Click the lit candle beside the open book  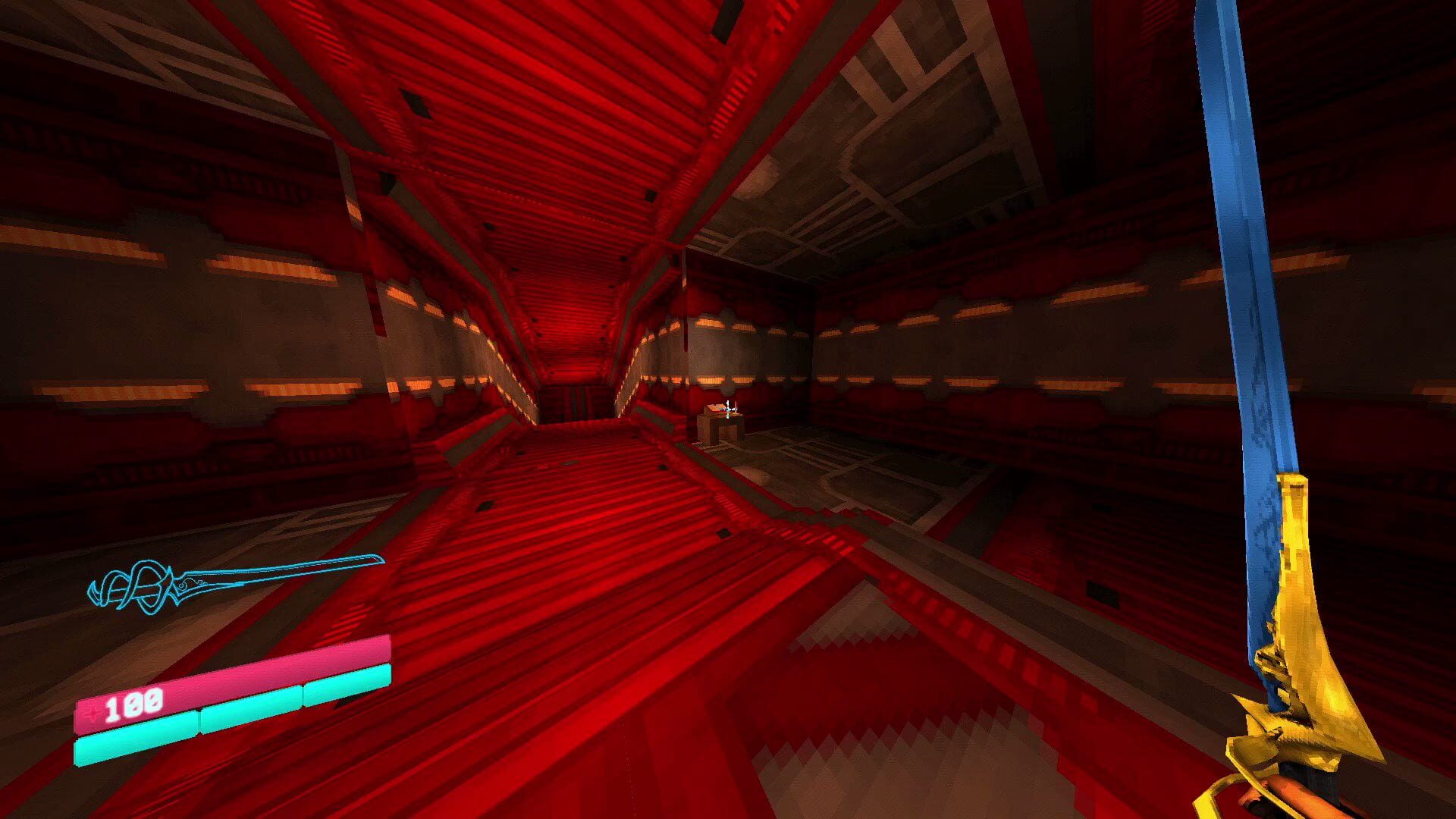pos(736,406)
